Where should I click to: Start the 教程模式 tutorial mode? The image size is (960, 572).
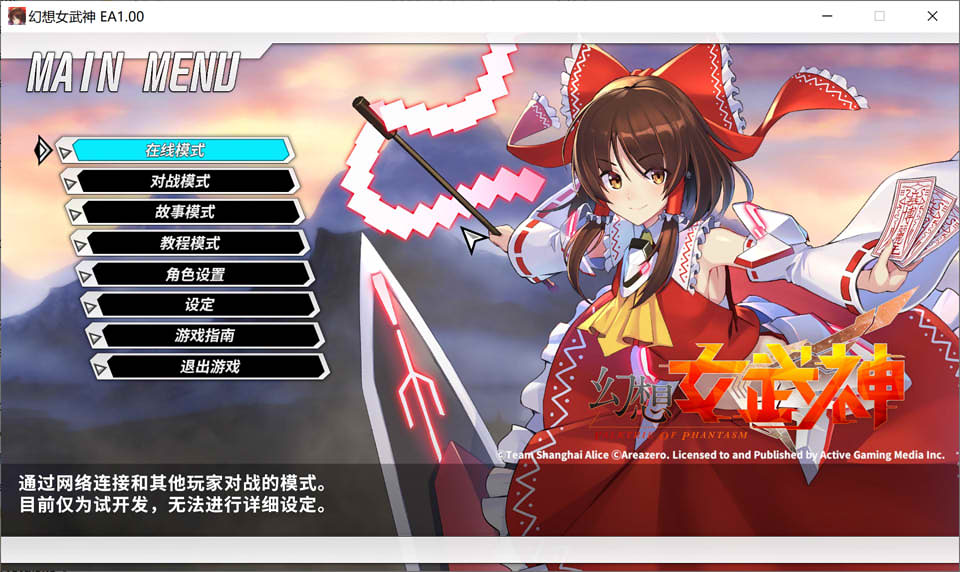[x=190, y=243]
